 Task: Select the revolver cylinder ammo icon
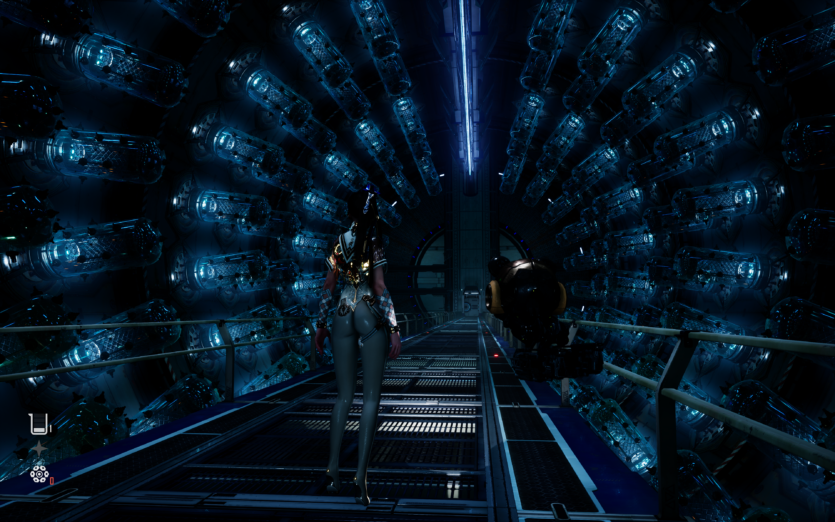[x=39, y=473]
